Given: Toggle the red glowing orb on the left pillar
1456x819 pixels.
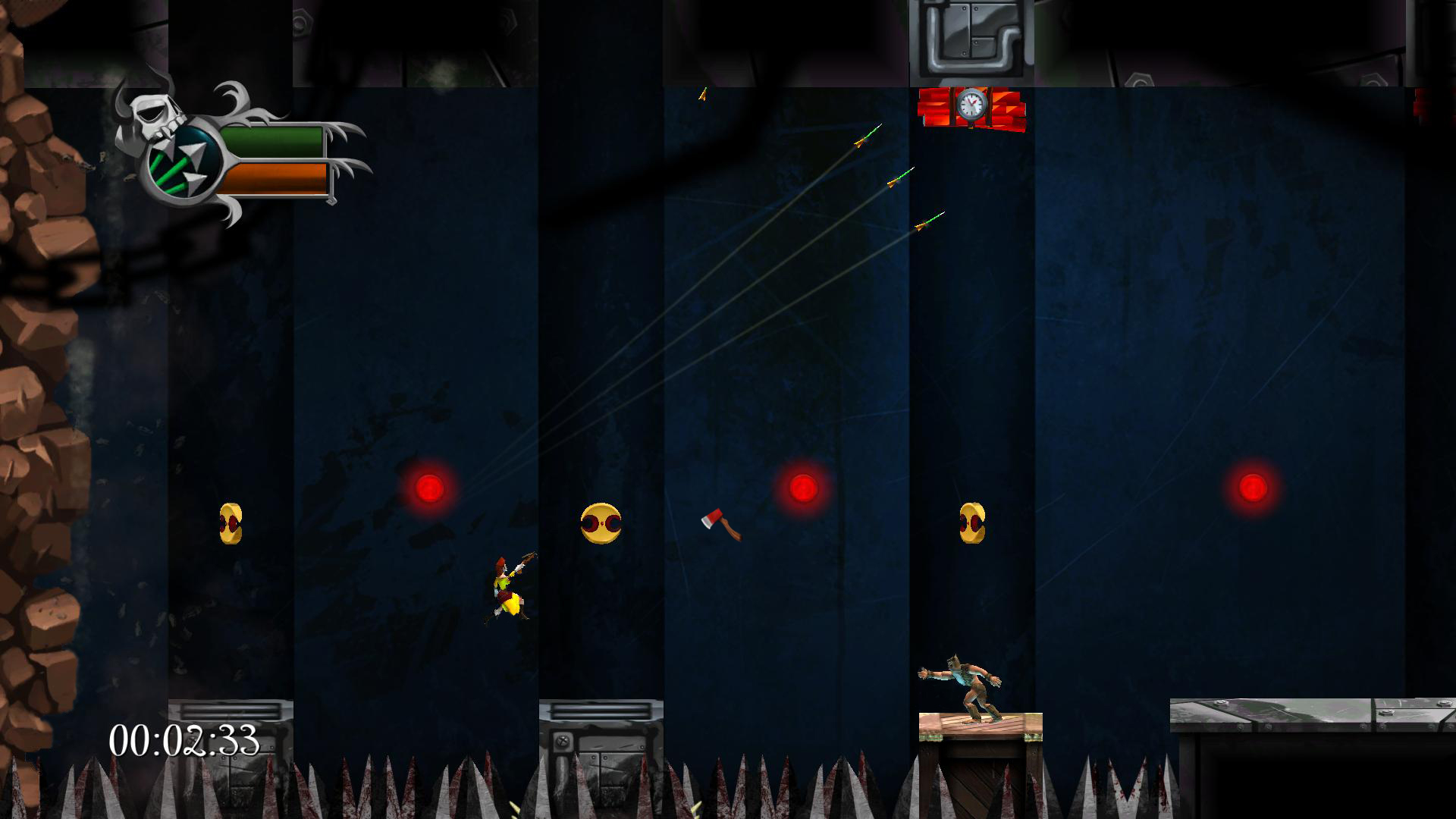Looking at the screenshot, I should point(431,489).
